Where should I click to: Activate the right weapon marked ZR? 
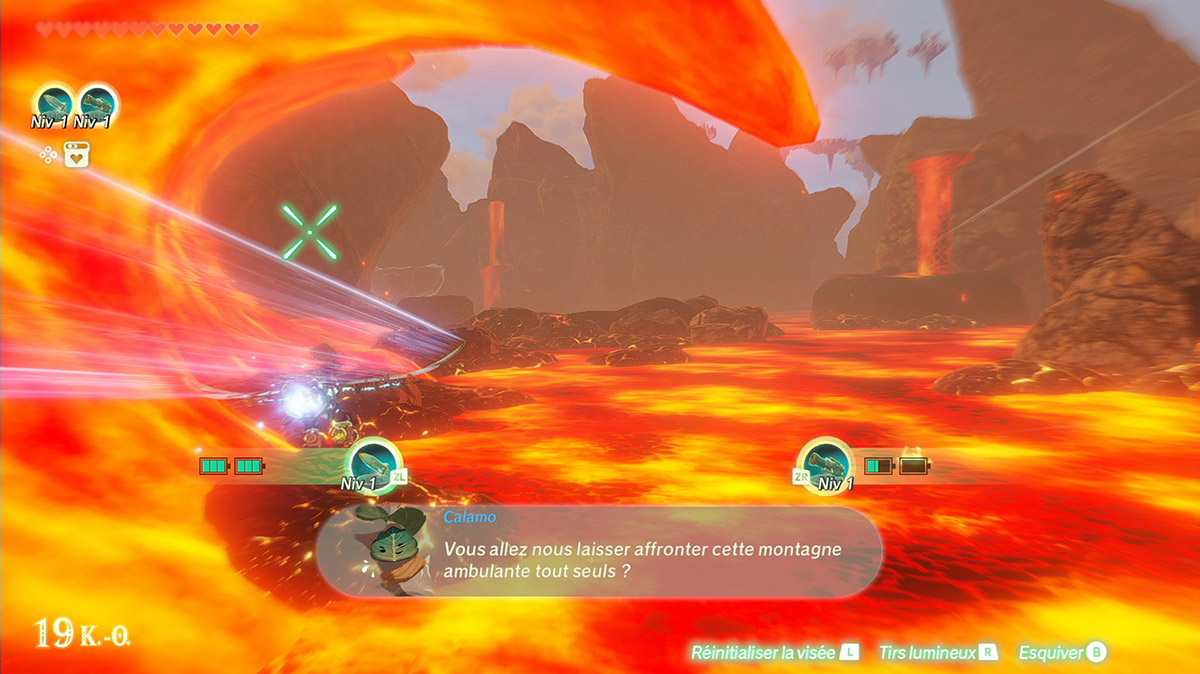coord(827,464)
